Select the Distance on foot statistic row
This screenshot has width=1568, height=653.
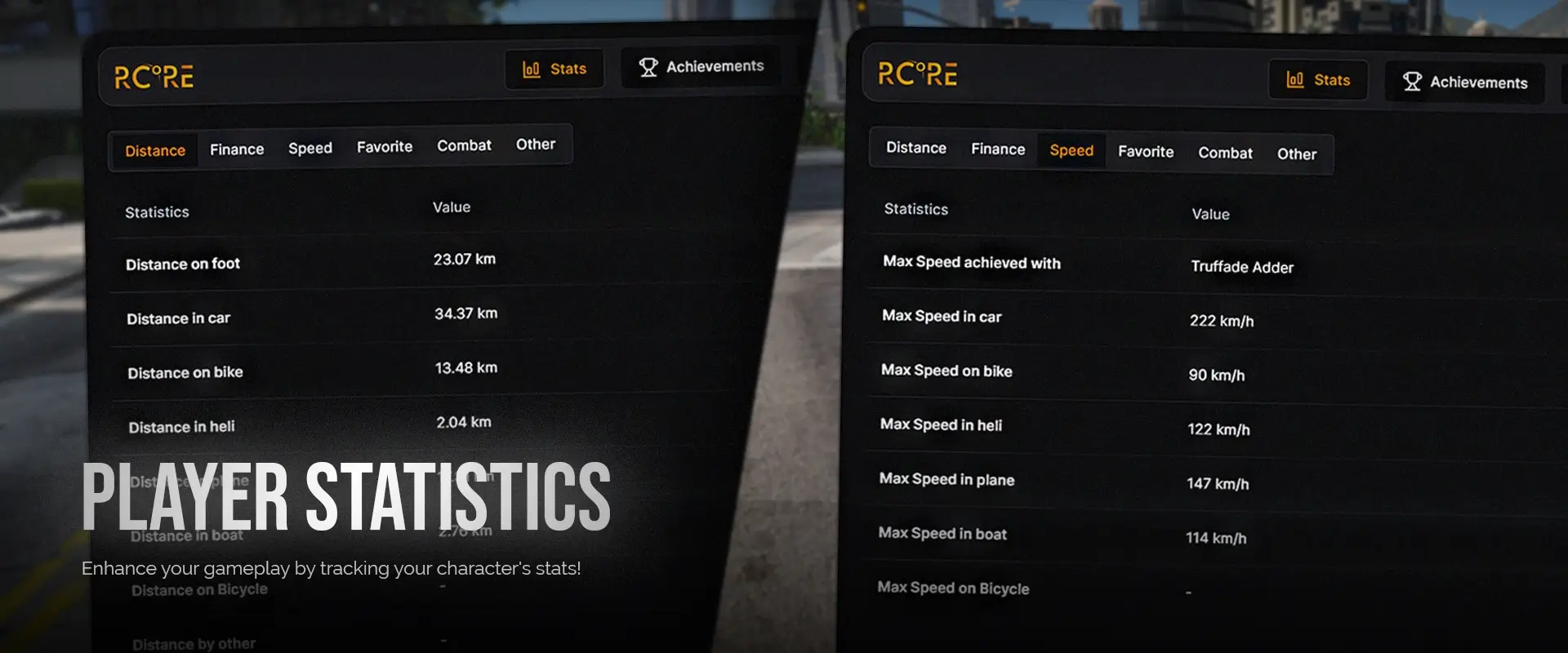(x=182, y=263)
